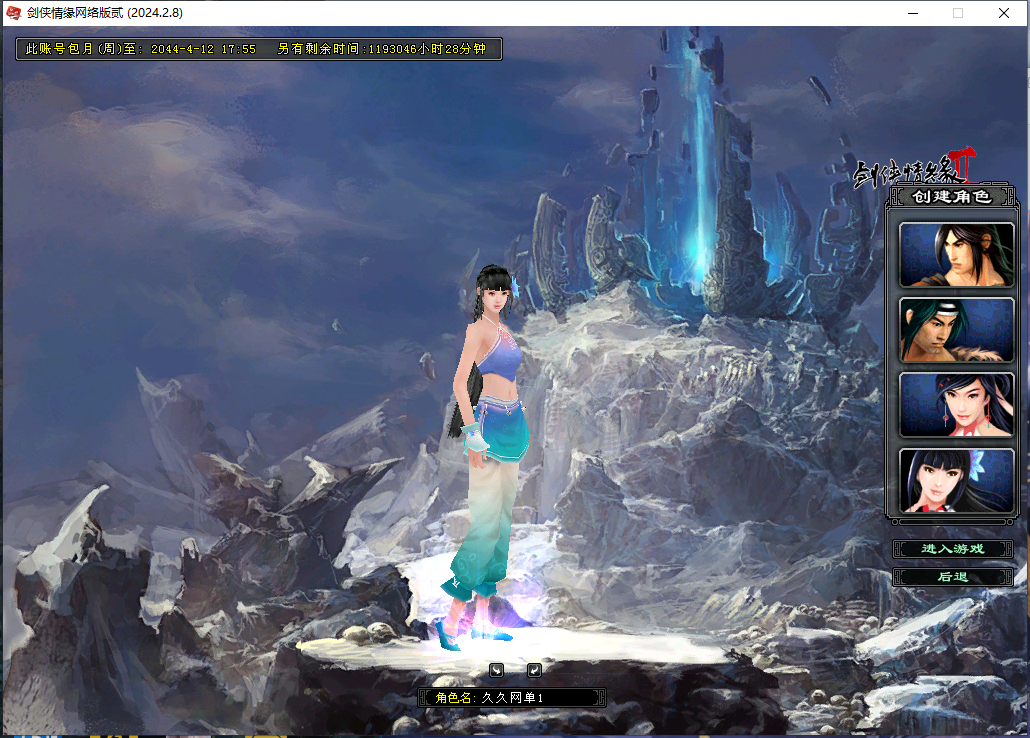Choose the headband-wearing male character portrait
This screenshot has width=1030, height=738.
pos(956,330)
